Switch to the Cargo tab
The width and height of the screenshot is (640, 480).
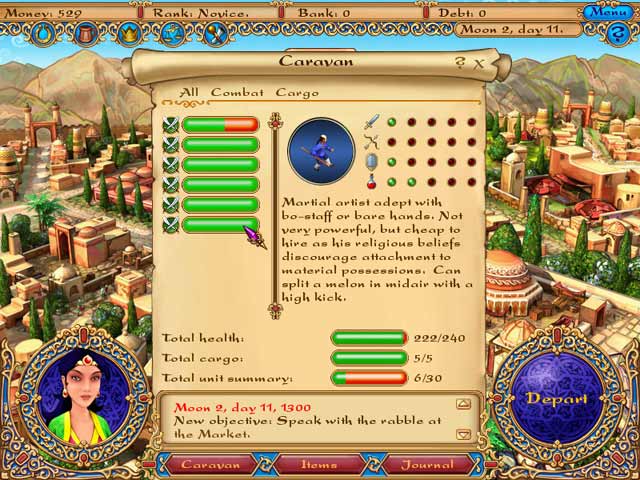click(x=296, y=93)
